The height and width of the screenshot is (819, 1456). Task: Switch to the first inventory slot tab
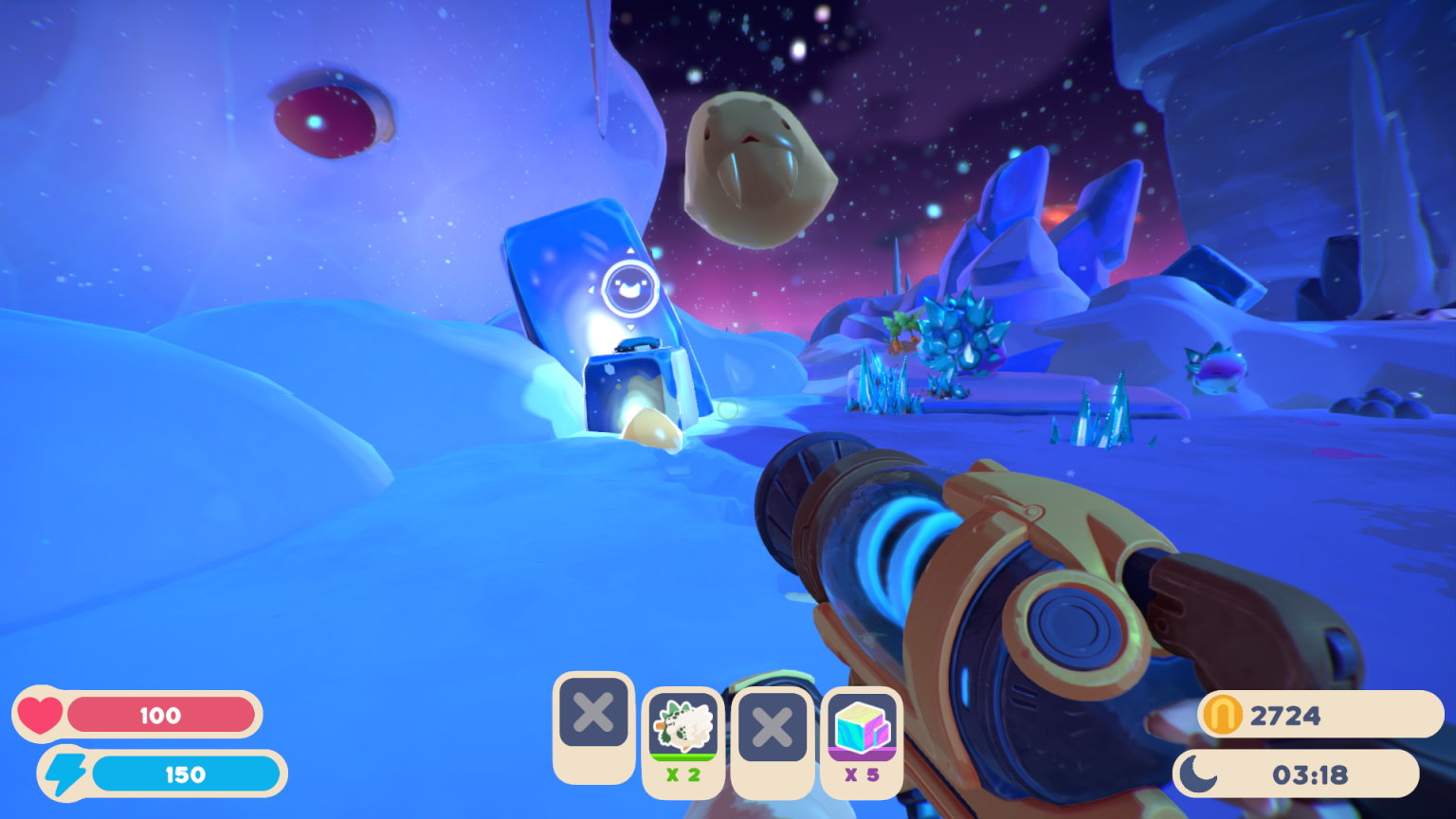593,730
